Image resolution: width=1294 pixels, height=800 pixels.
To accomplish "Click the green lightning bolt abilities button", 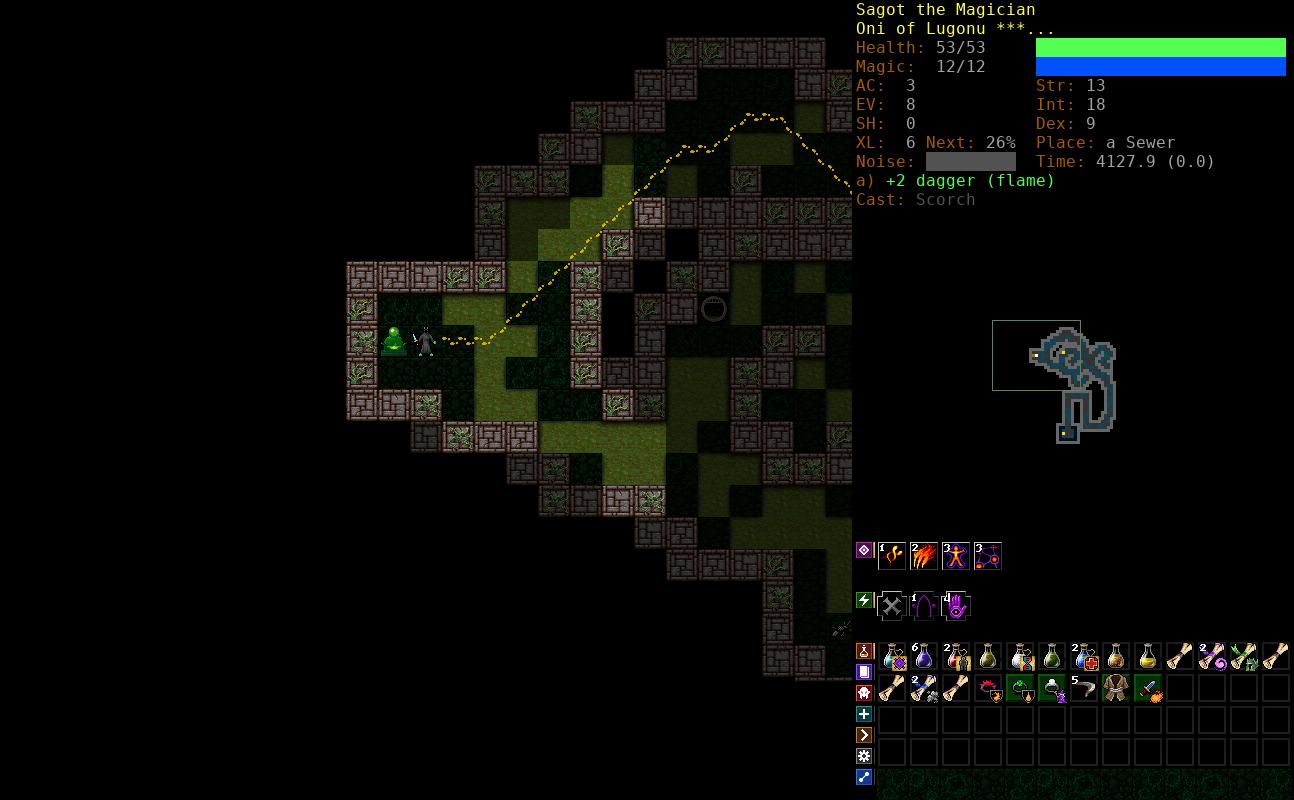I will pyautogui.click(x=865, y=600).
